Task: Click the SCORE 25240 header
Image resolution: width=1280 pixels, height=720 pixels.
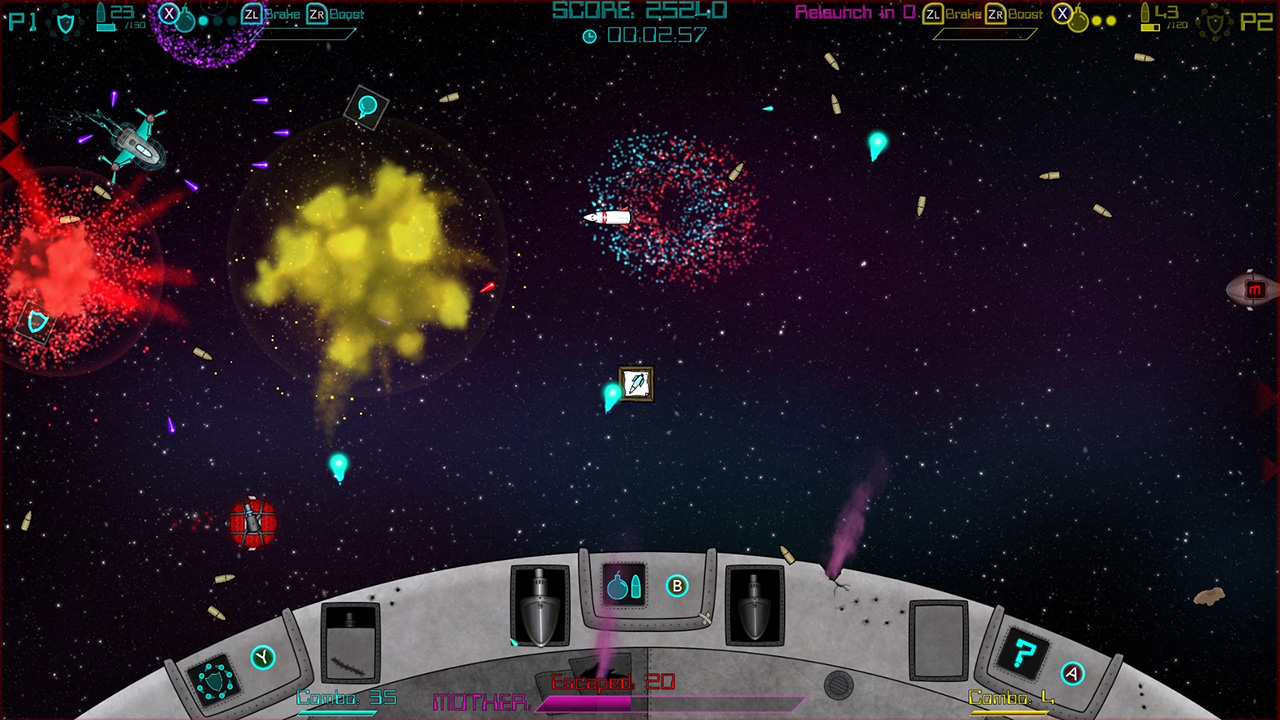Action: coord(638,12)
